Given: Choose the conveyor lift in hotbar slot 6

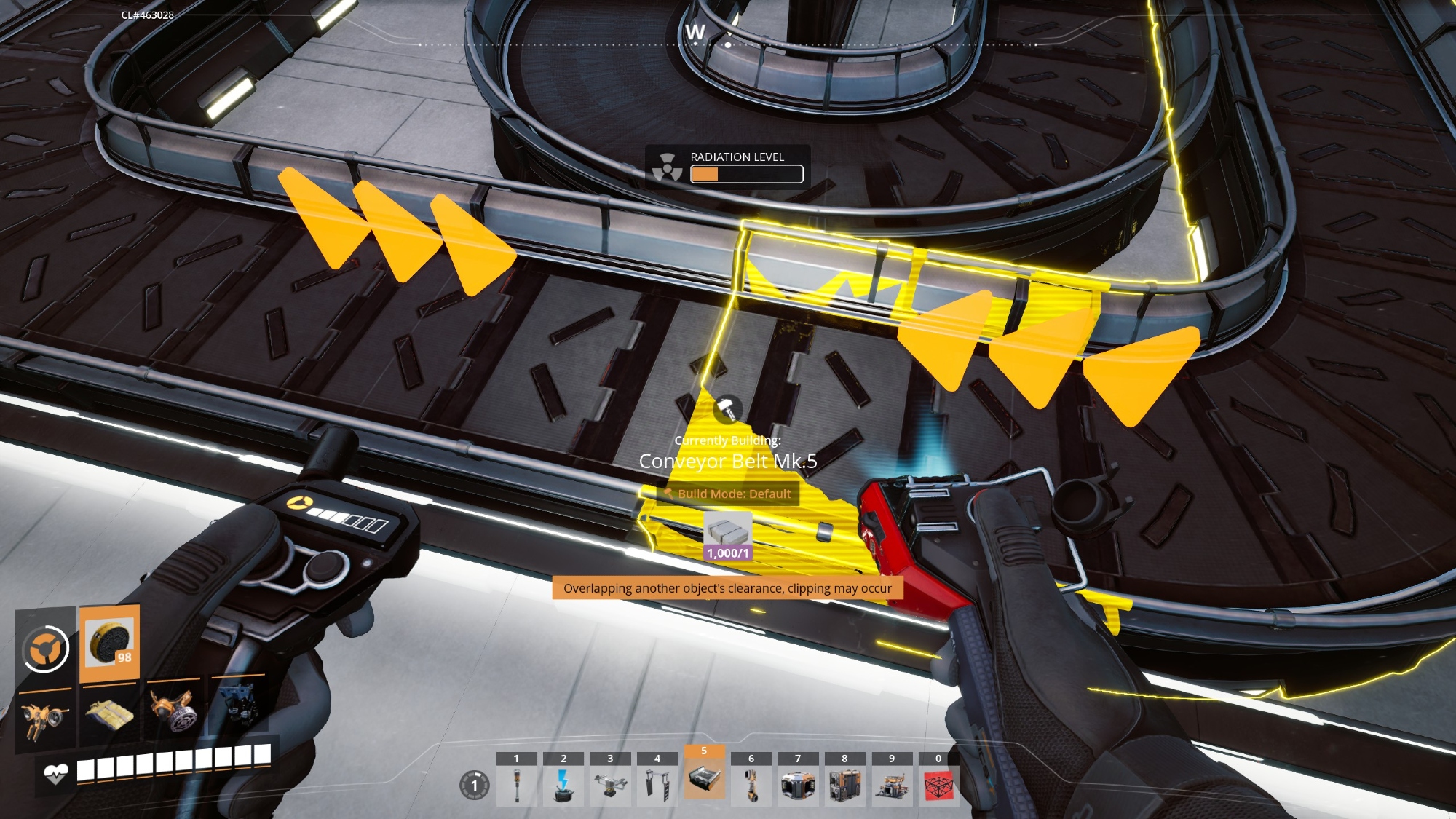Looking at the screenshot, I should pyautogui.click(x=751, y=785).
